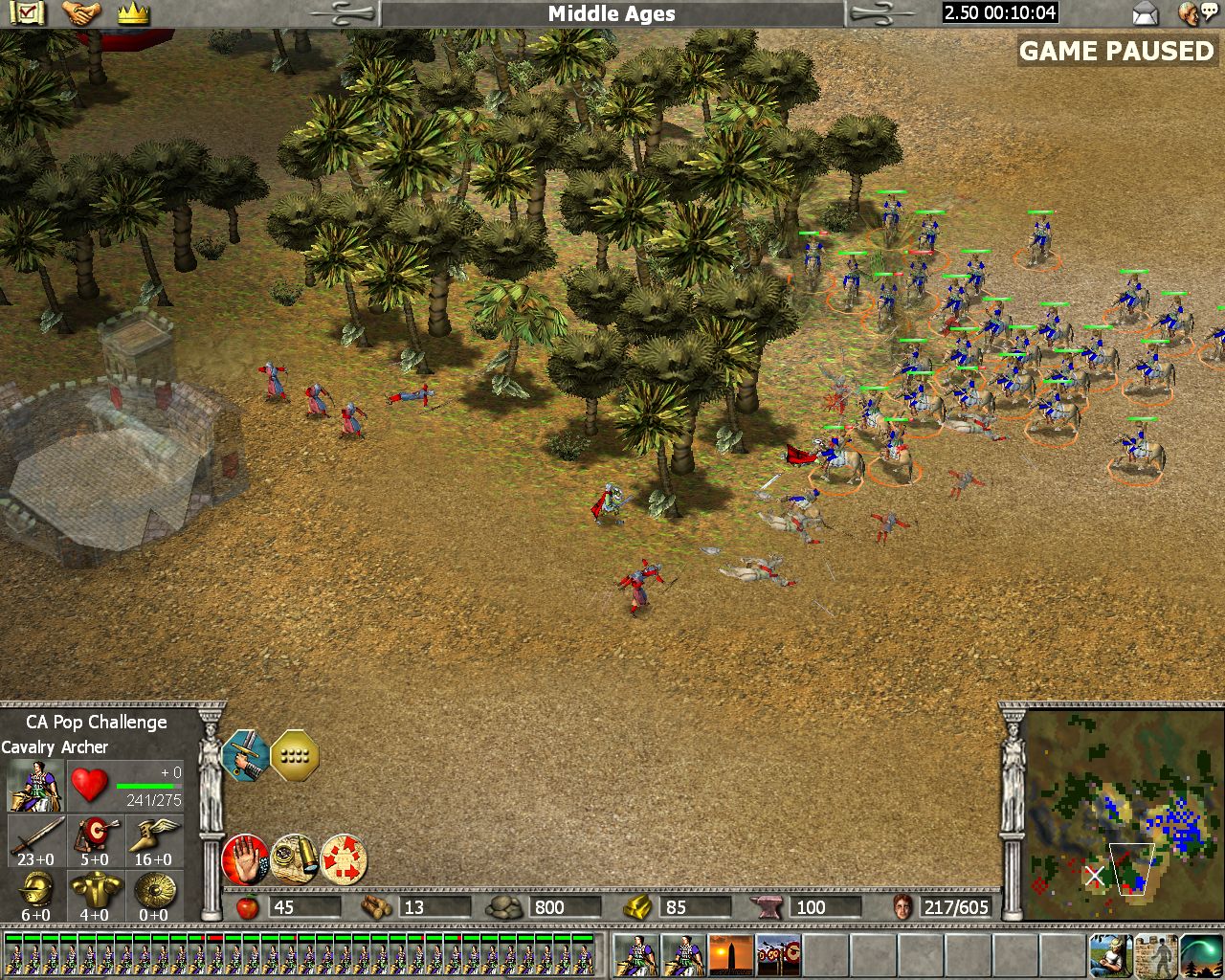Click the wall with soldier silhouette button
The image size is (1225, 980).
click(x=1155, y=955)
